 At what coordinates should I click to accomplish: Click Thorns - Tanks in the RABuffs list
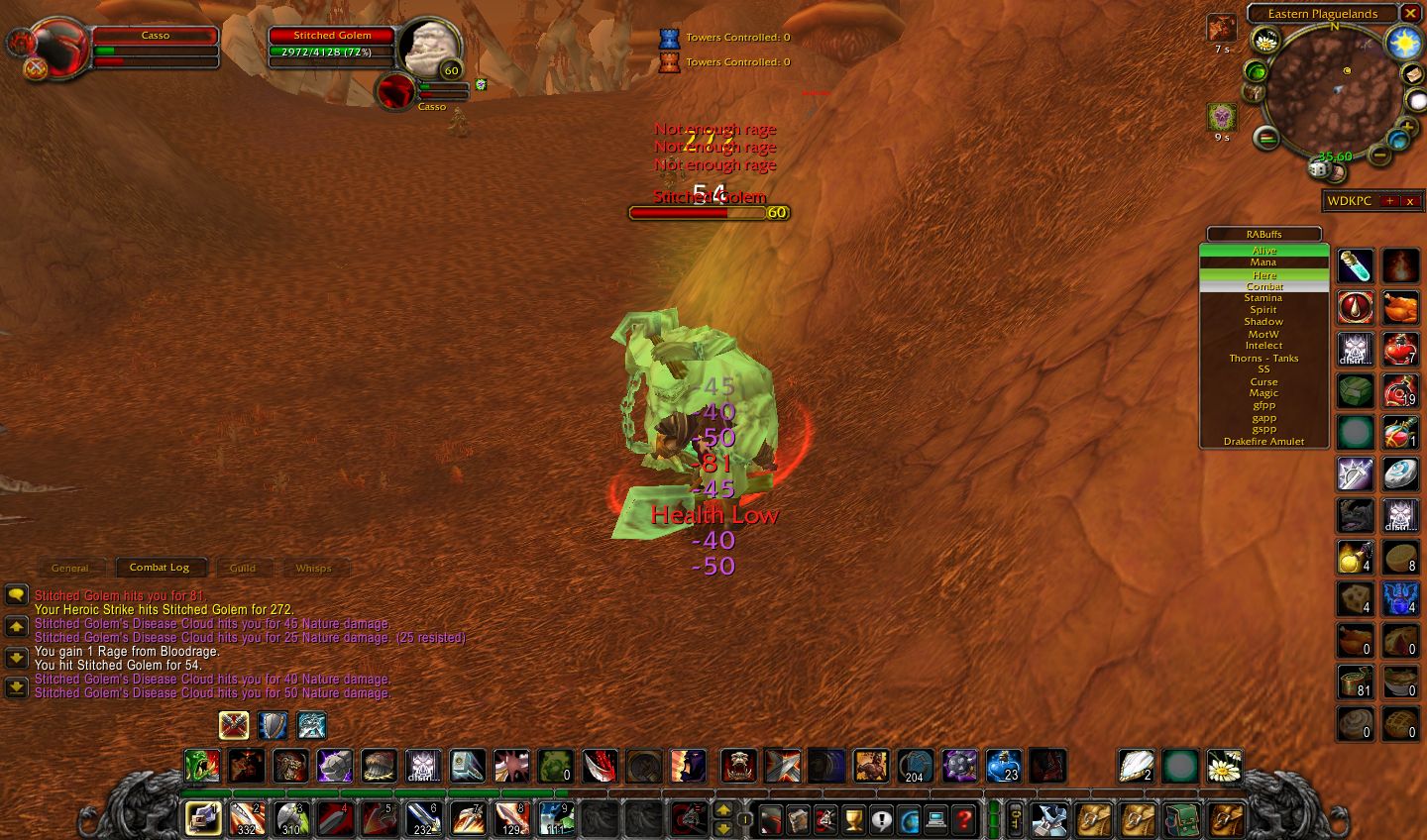pyautogui.click(x=1263, y=358)
